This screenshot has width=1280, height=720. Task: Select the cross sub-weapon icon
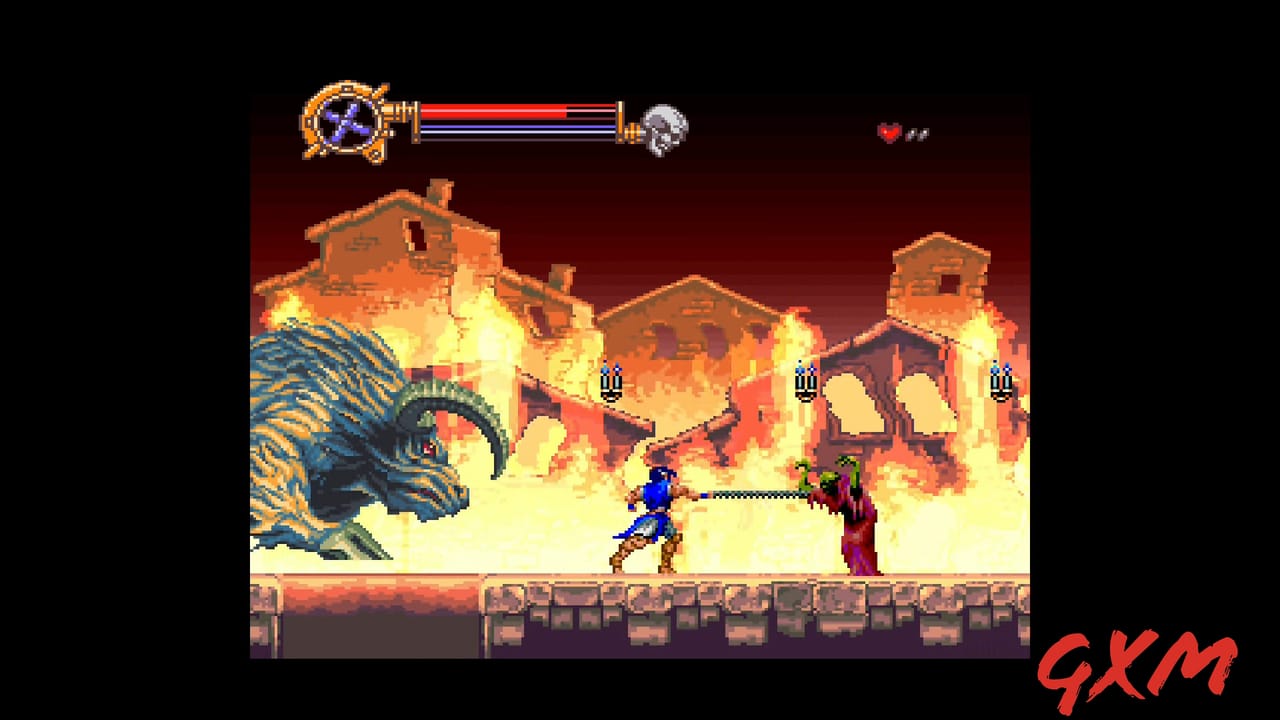345,122
